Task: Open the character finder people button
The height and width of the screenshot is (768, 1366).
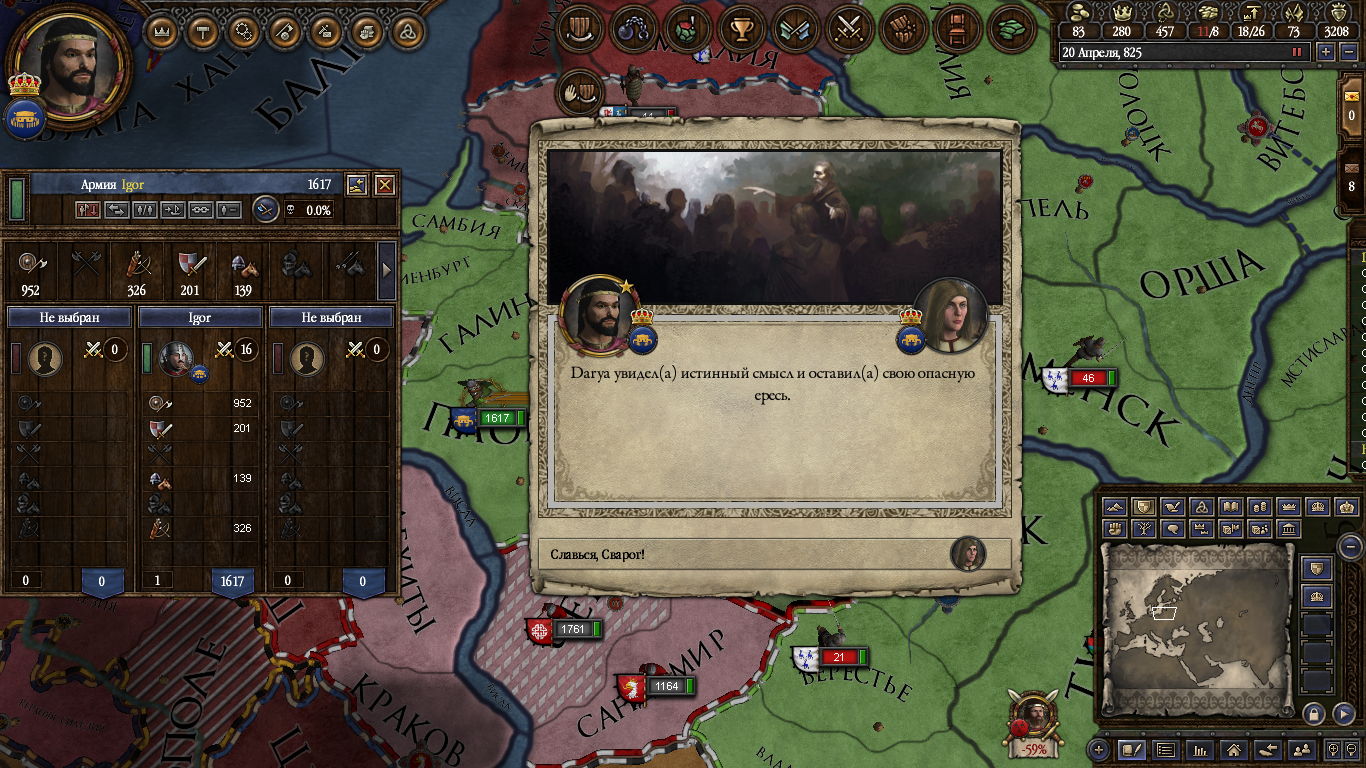Action: point(1301,749)
